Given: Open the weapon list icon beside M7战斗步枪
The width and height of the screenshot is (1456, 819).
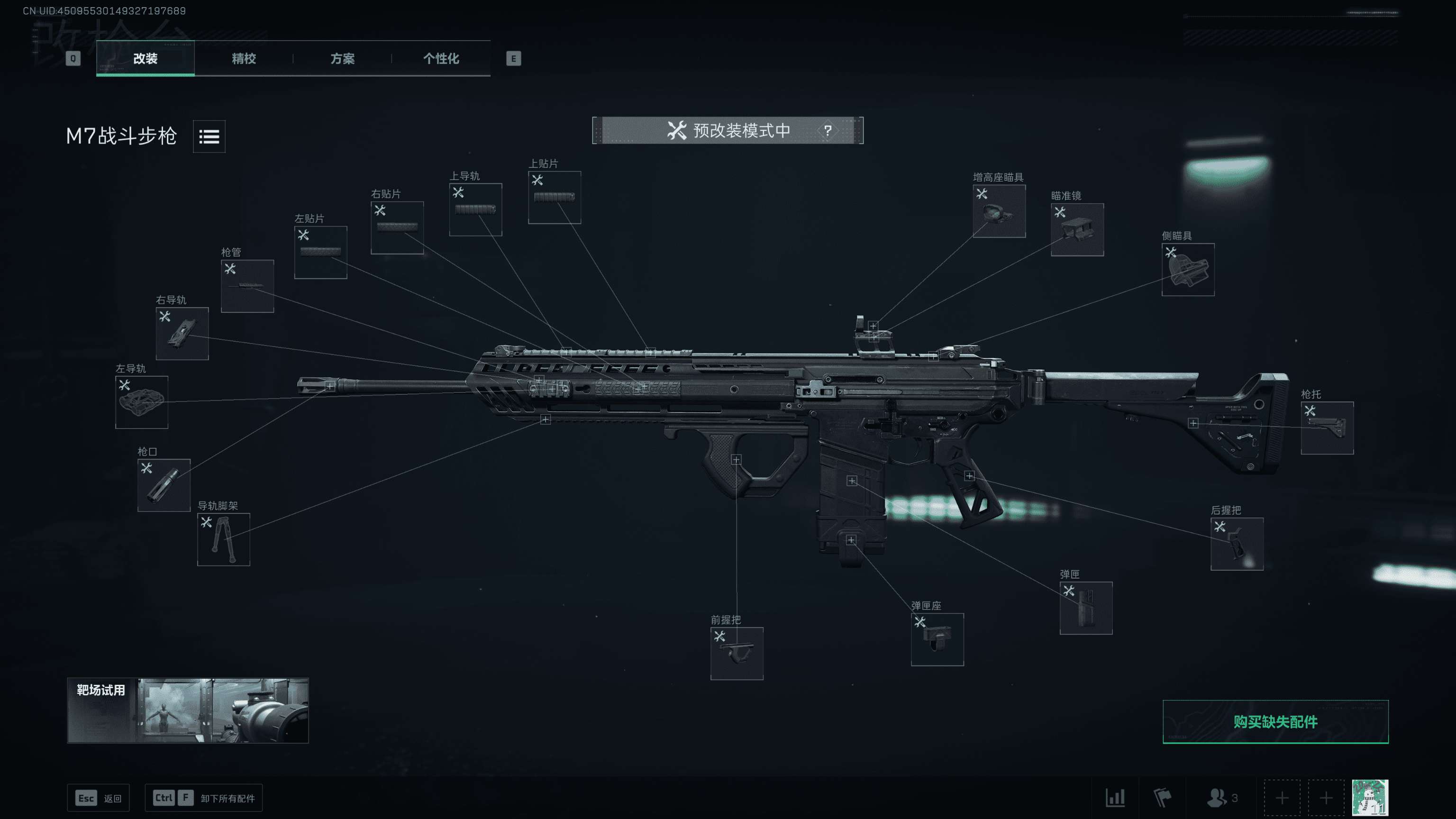Looking at the screenshot, I should [x=209, y=136].
